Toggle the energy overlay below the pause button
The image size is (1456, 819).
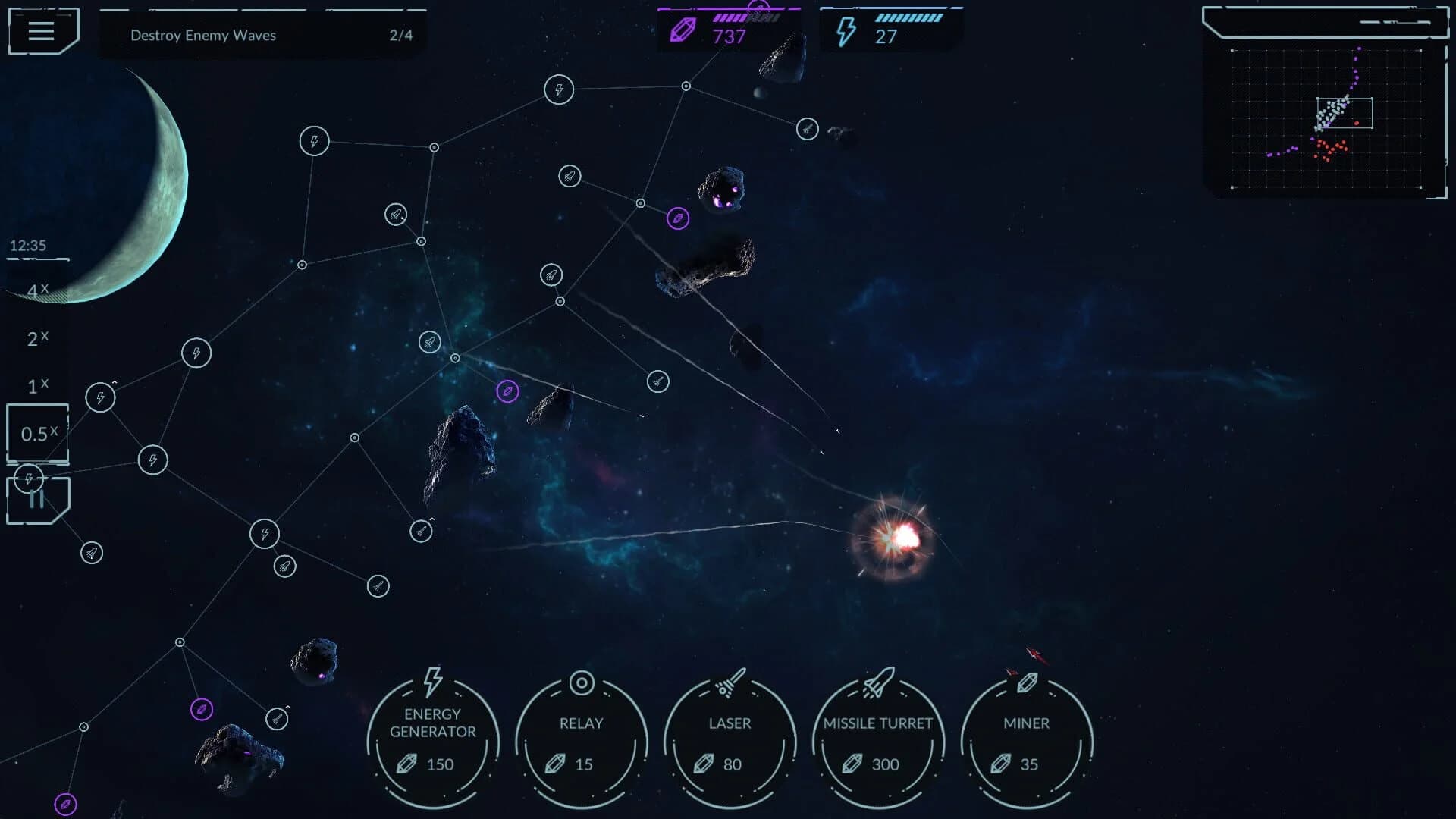point(29,478)
